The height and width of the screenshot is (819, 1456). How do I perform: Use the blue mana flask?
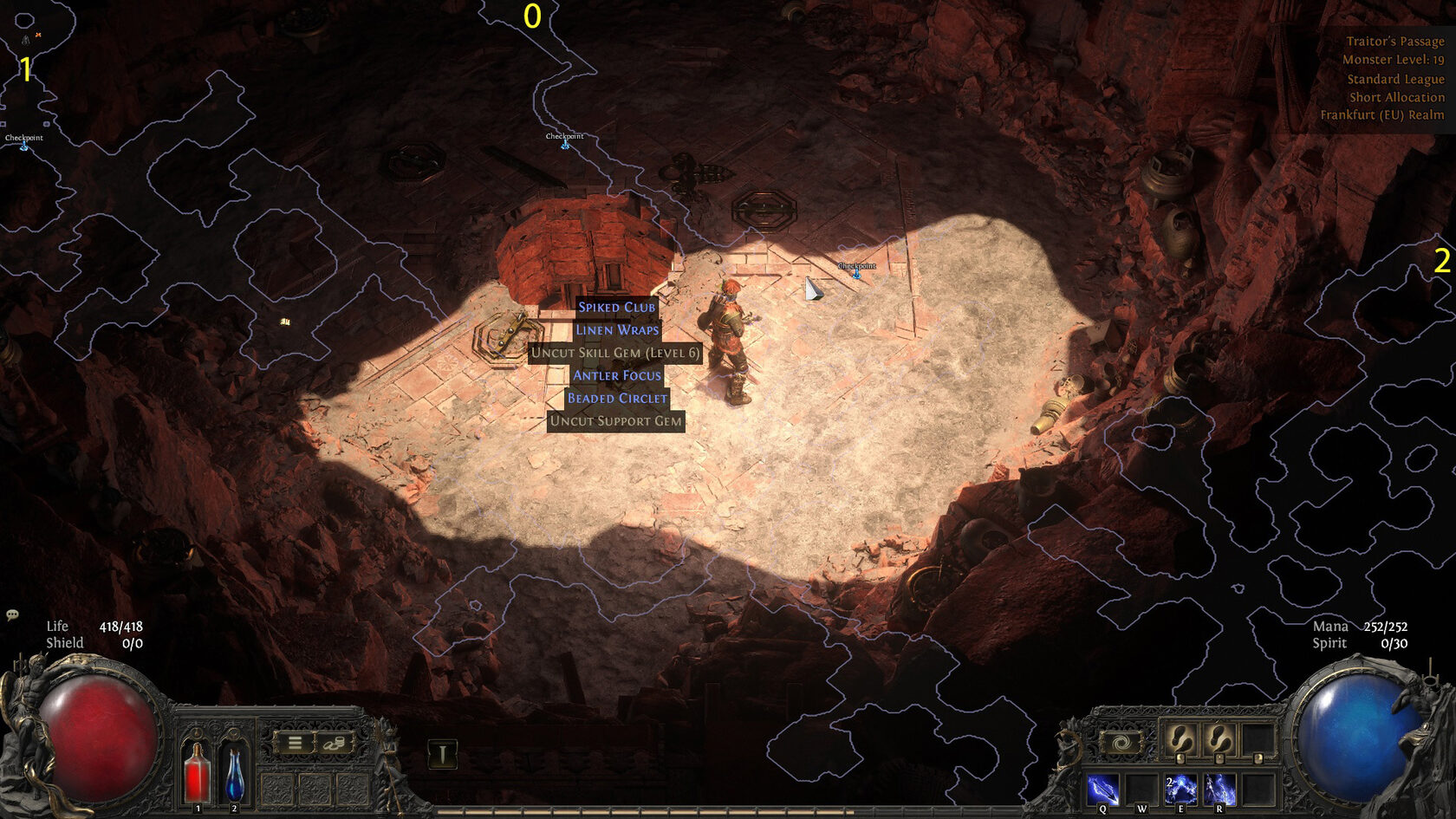coord(234,773)
